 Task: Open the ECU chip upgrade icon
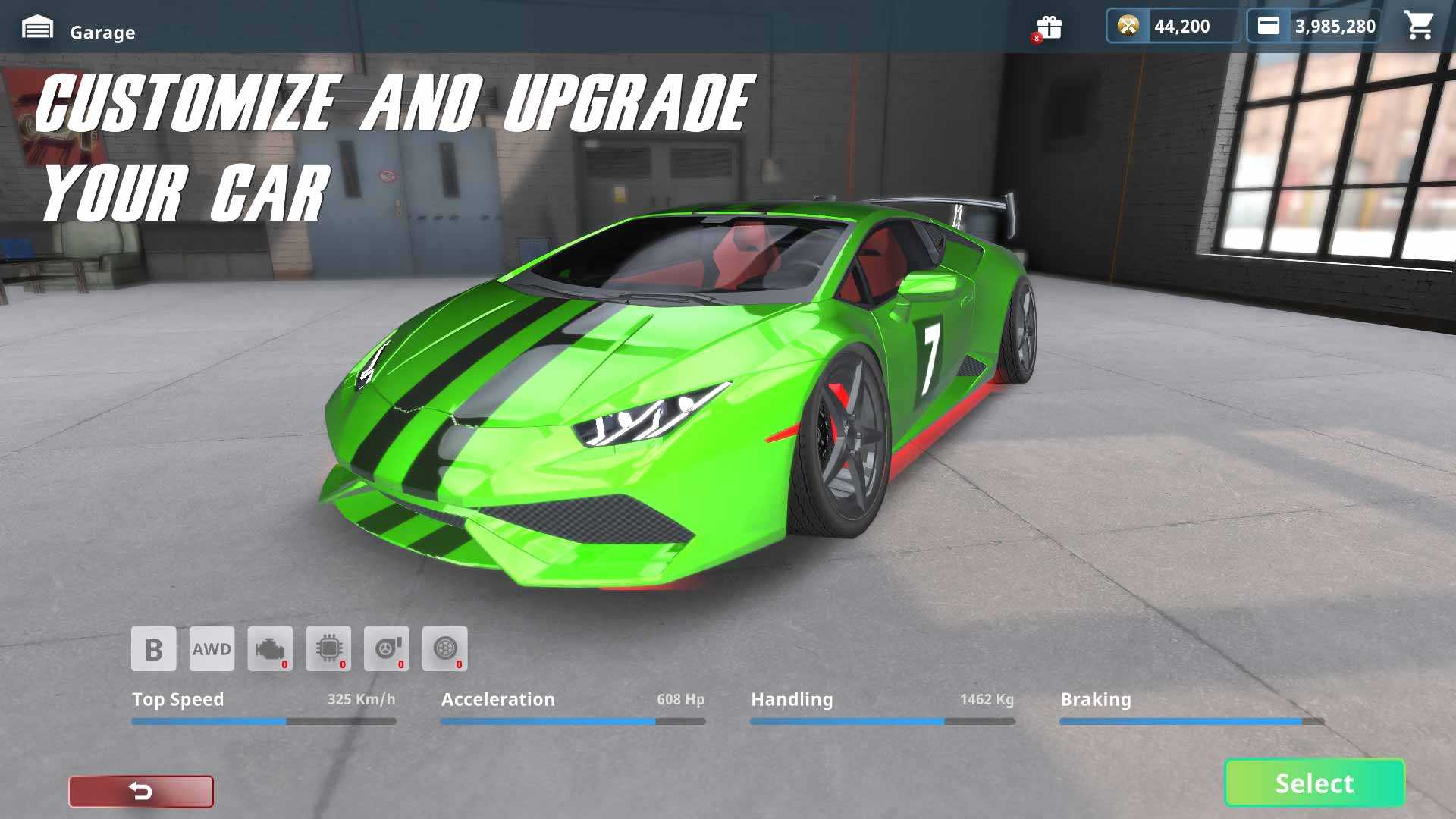328,649
